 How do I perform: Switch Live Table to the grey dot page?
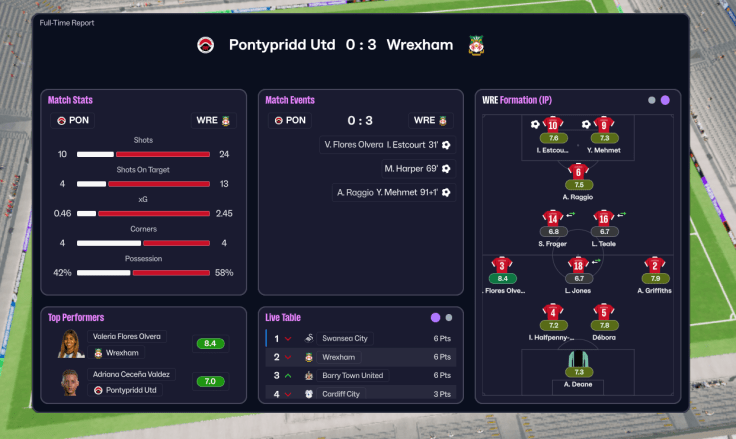pos(449,317)
